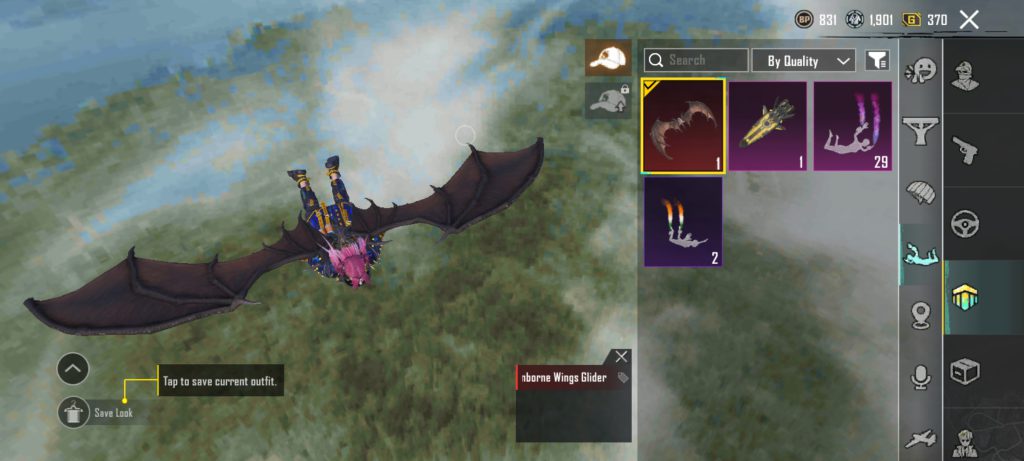1024x461 pixels.
Task: Open the emote category tab
Action: click(x=920, y=73)
